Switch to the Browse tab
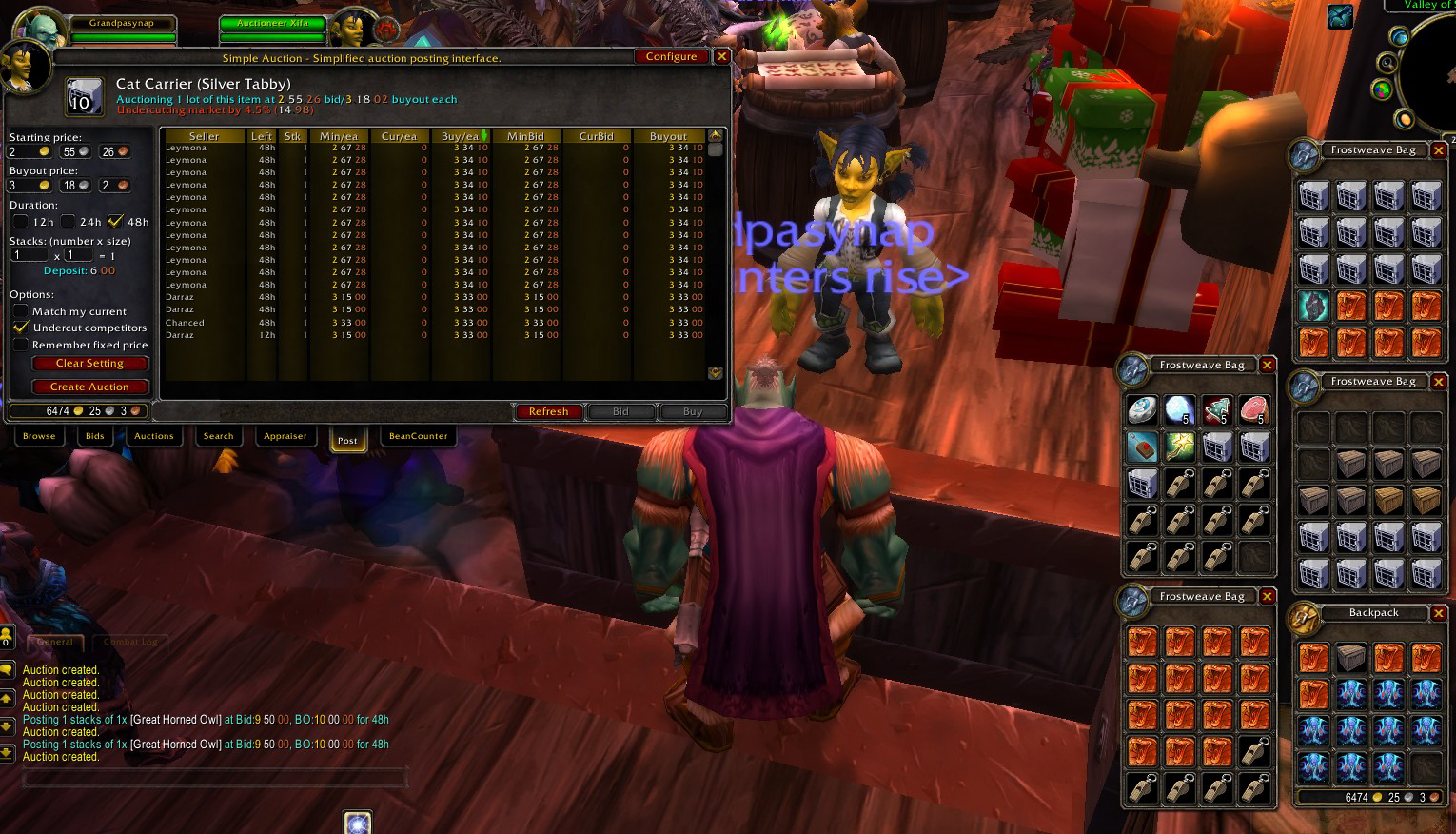The width and height of the screenshot is (1456, 834). click(39, 436)
